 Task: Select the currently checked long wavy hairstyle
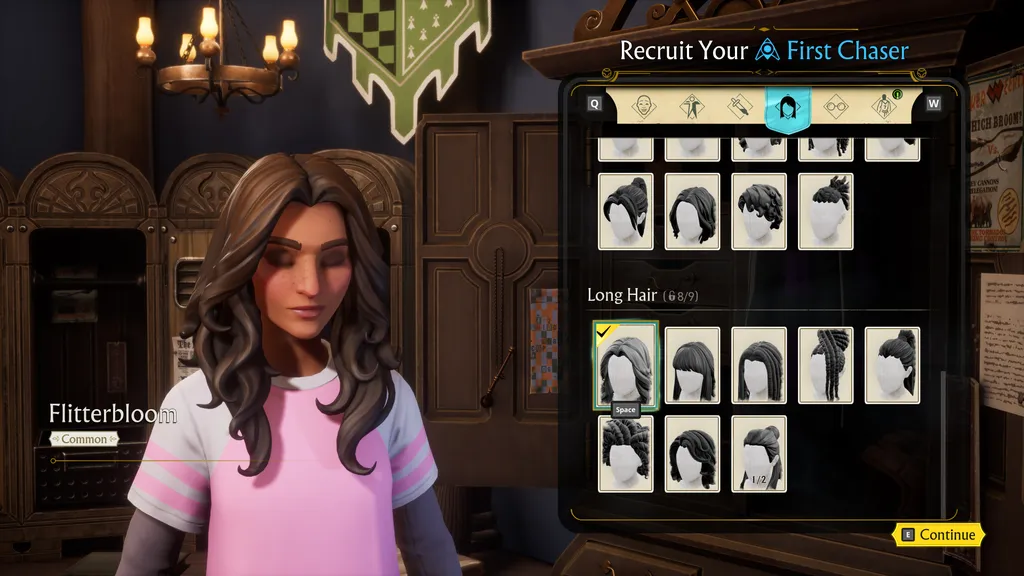(626, 365)
